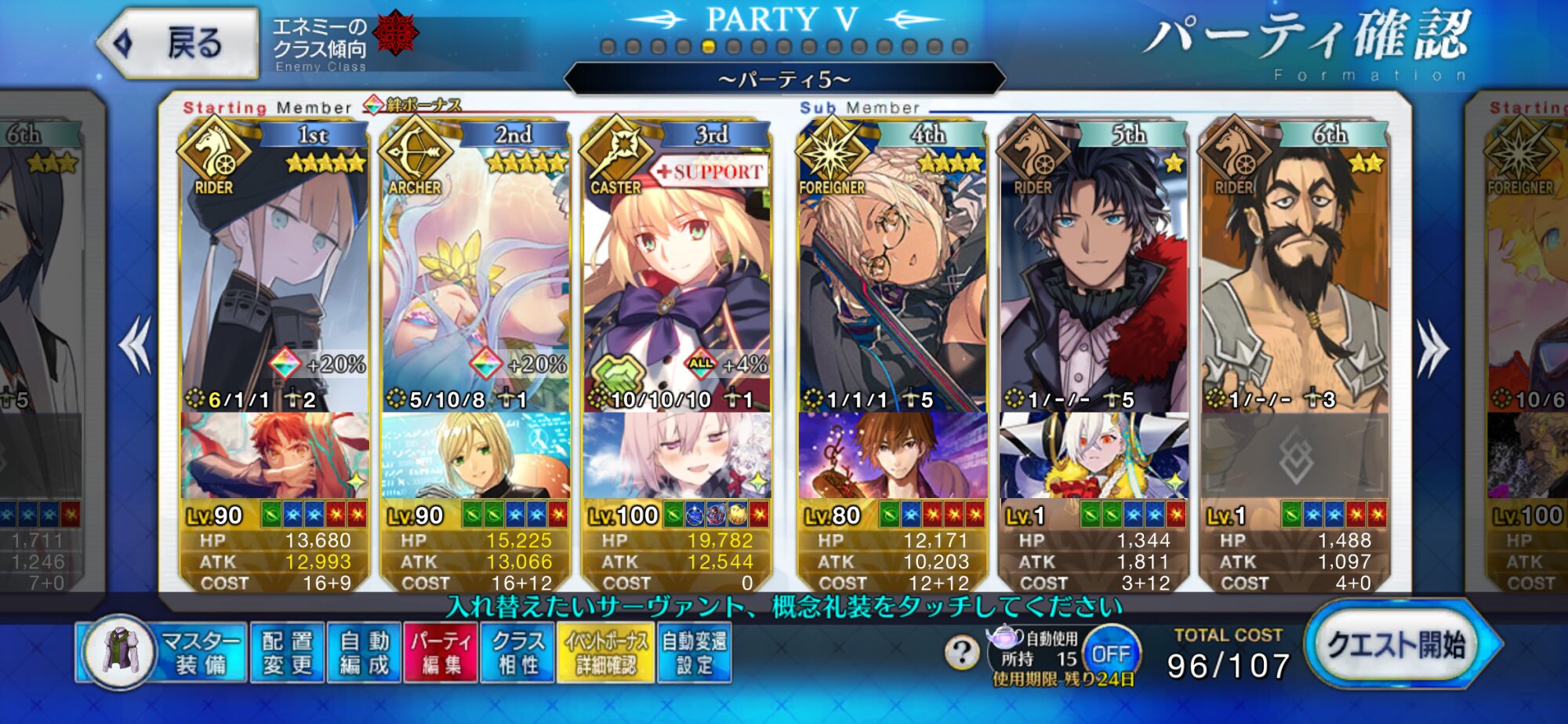Open 自動変還設定 settings
This screenshot has width=1568, height=724.
coord(694,653)
